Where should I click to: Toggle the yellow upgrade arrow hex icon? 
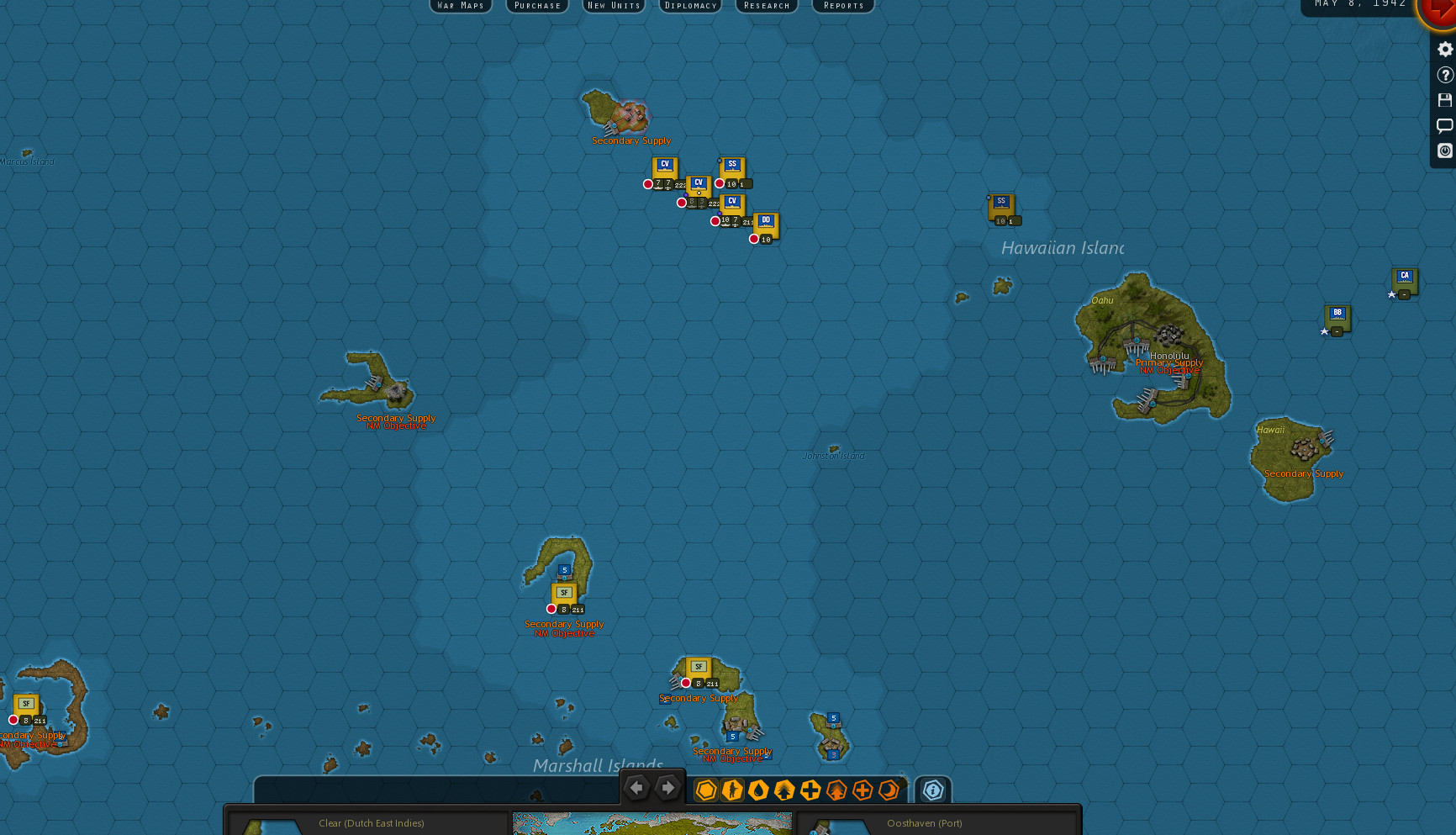783,790
